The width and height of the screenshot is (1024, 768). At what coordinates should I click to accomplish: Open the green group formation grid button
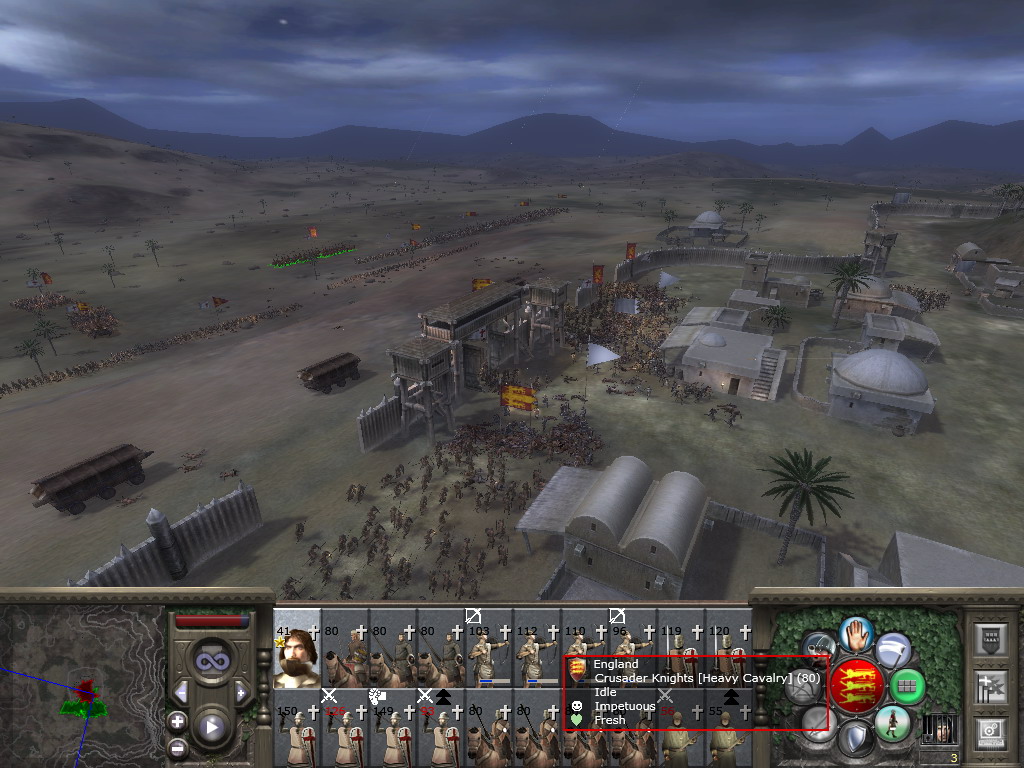point(906,687)
